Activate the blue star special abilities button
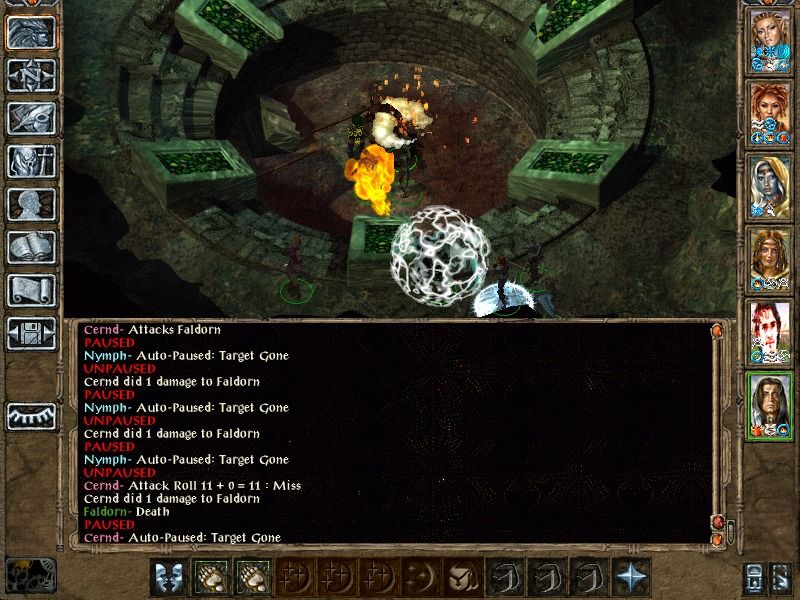This screenshot has width=800, height=600. [x=632, y=577]
